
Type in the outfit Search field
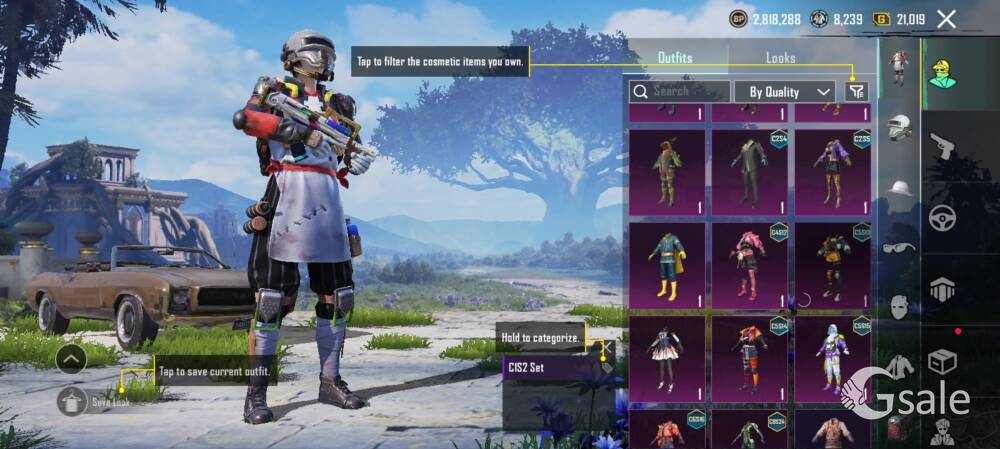tap(684, 91)
